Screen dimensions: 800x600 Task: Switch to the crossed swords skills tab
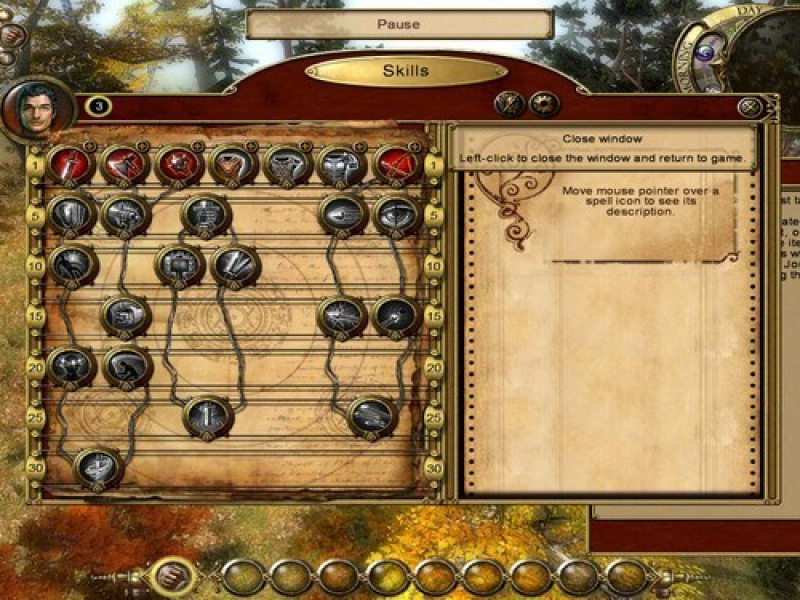tap(510, 104)
